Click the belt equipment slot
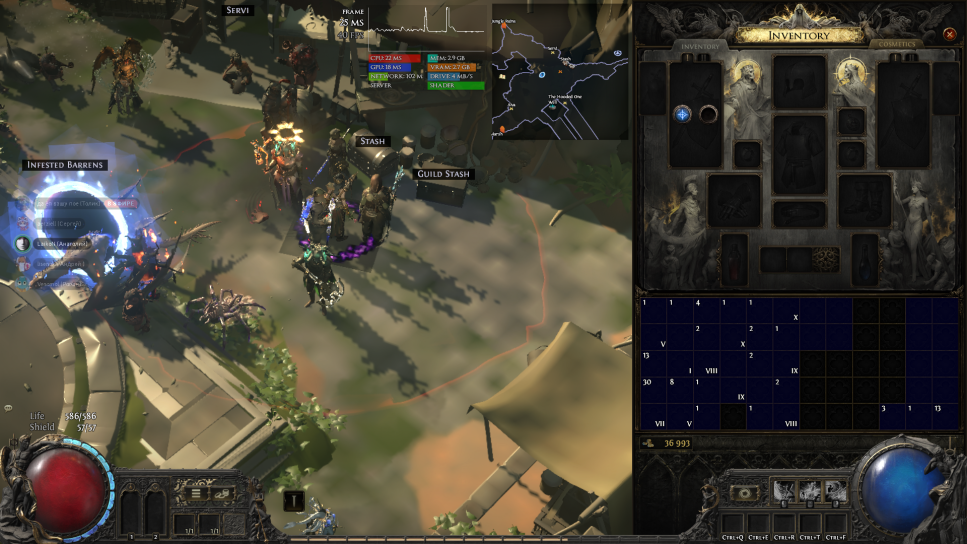The image size is (967, 544). (x=799, y=214)
